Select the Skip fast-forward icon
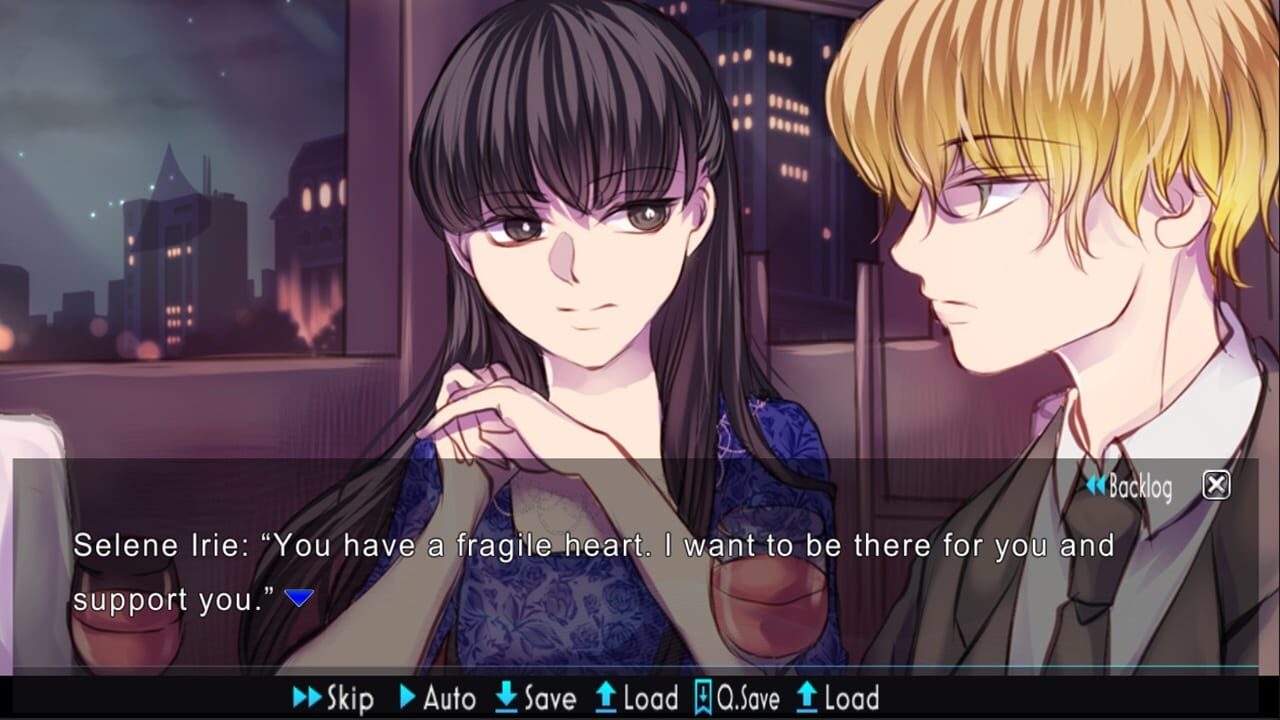This screenshot has width=1280, height=720. [305, 698]
